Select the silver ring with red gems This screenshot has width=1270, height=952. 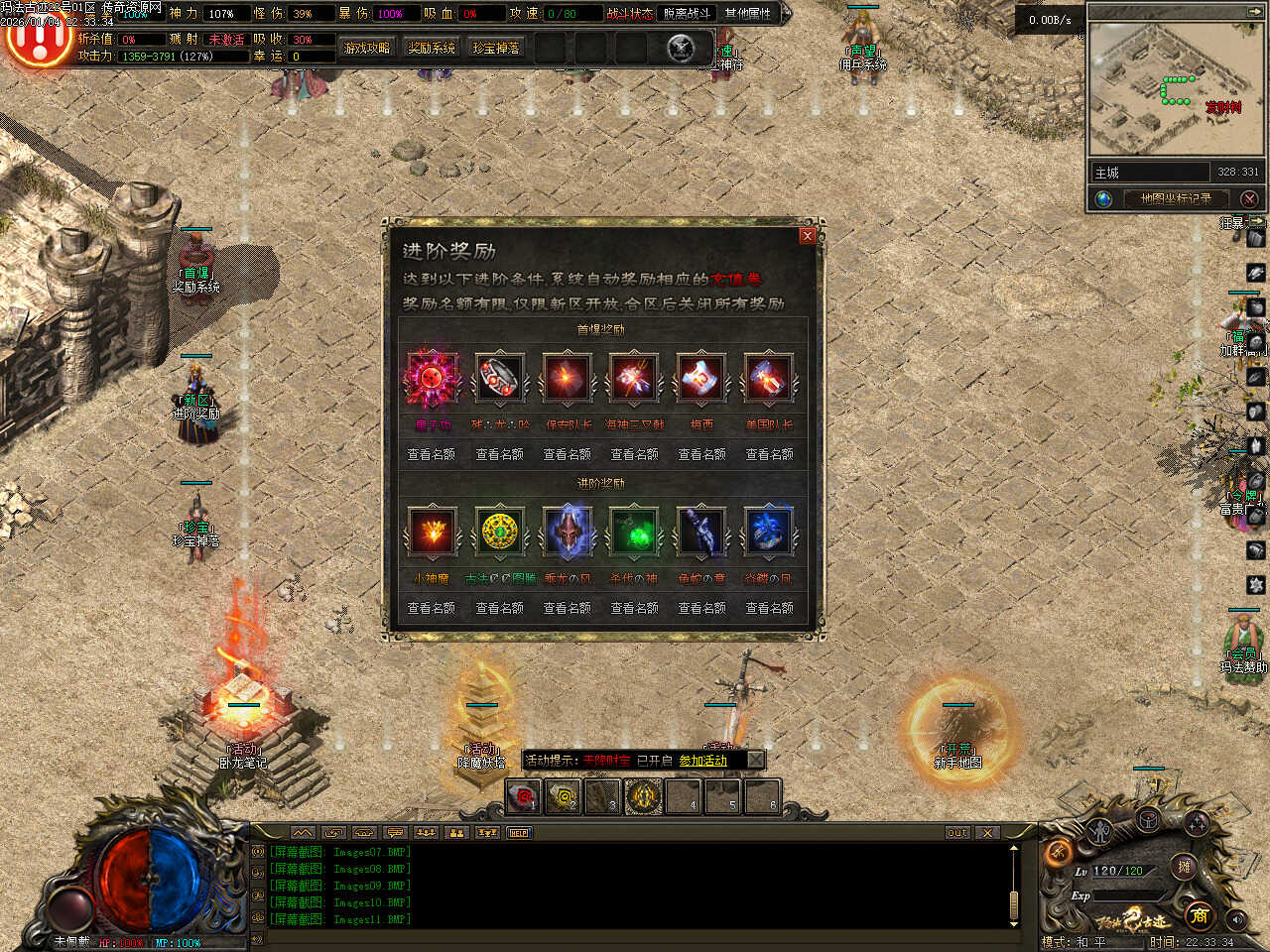[x=499, y=378]
